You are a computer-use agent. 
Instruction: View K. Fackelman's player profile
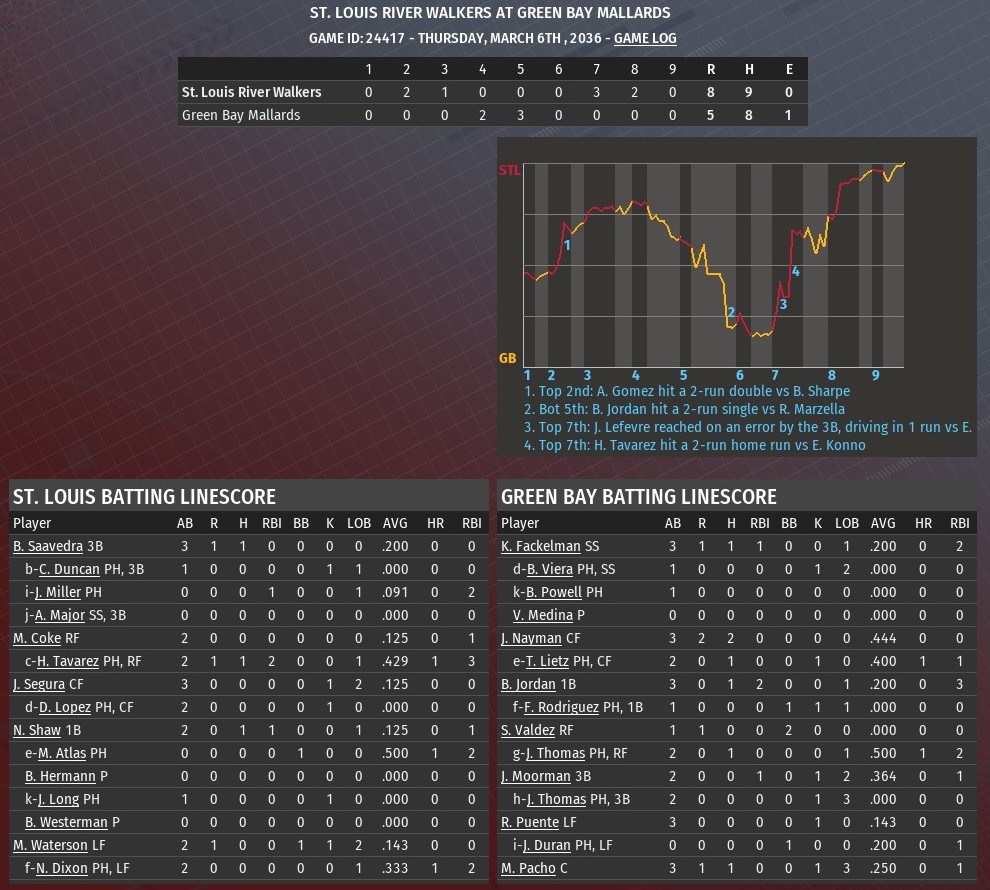(540, 546)
